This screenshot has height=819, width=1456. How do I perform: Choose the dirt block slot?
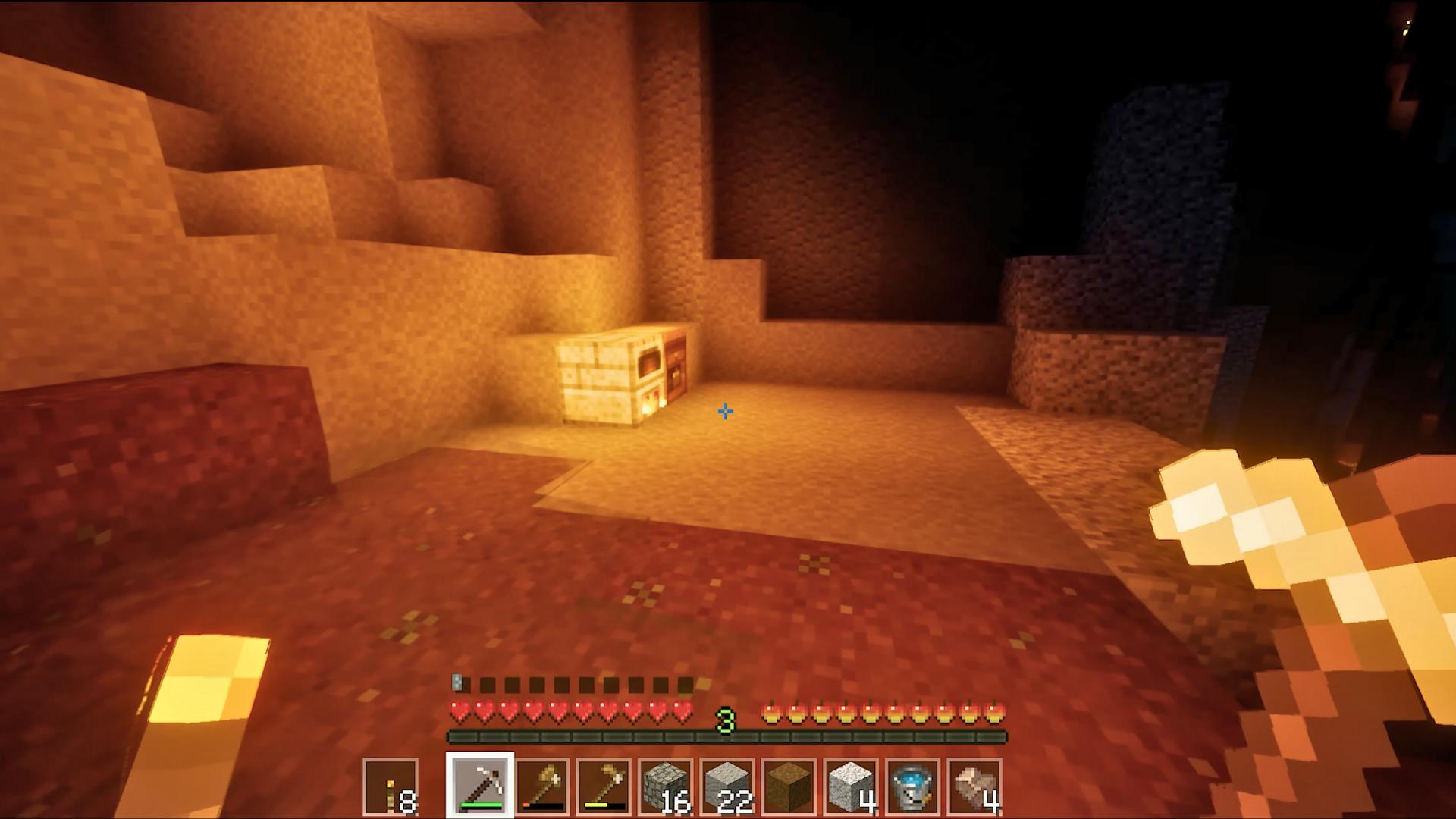[789, 786]
